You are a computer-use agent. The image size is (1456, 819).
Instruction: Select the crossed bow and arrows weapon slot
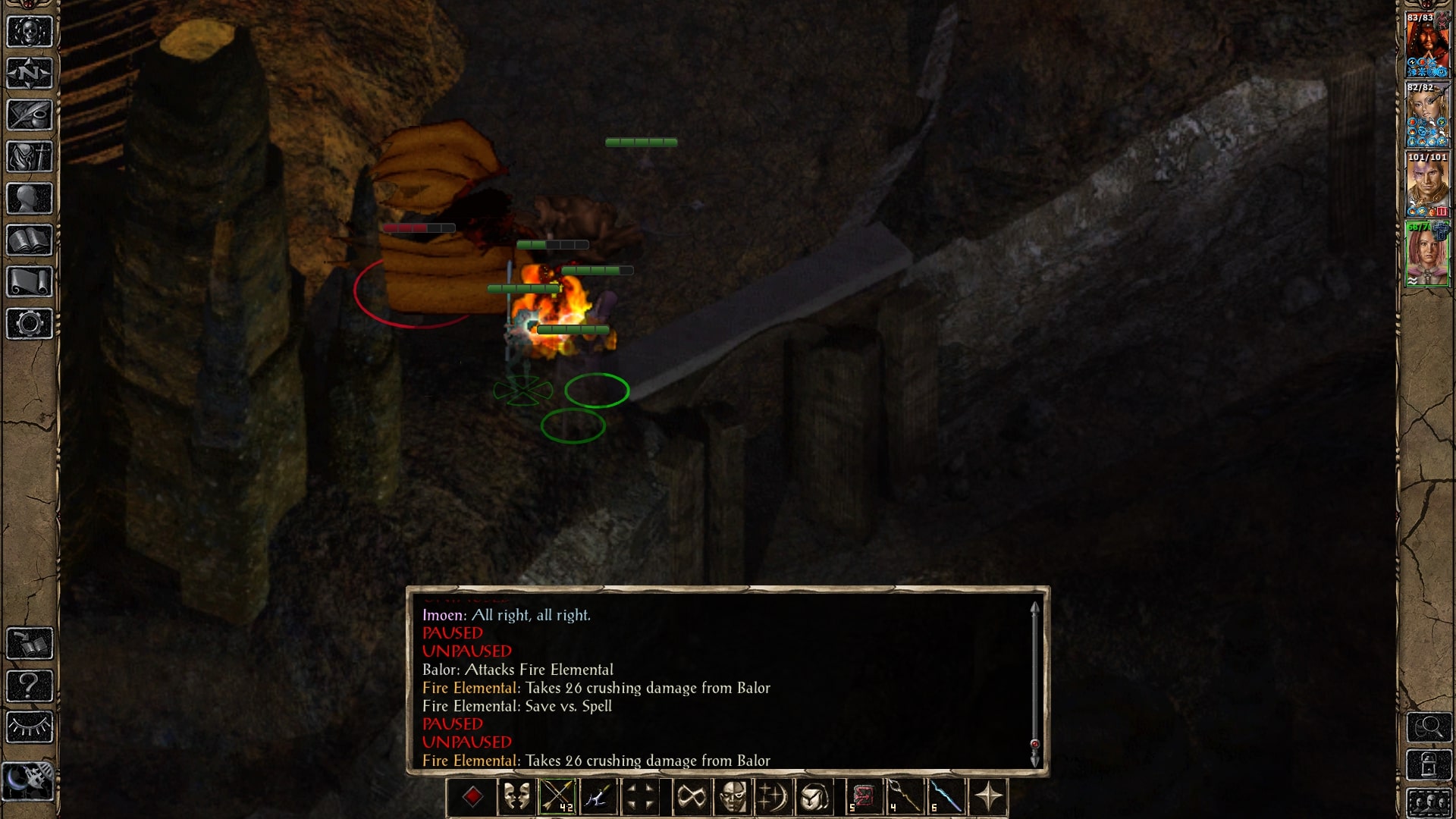(557, 797)
